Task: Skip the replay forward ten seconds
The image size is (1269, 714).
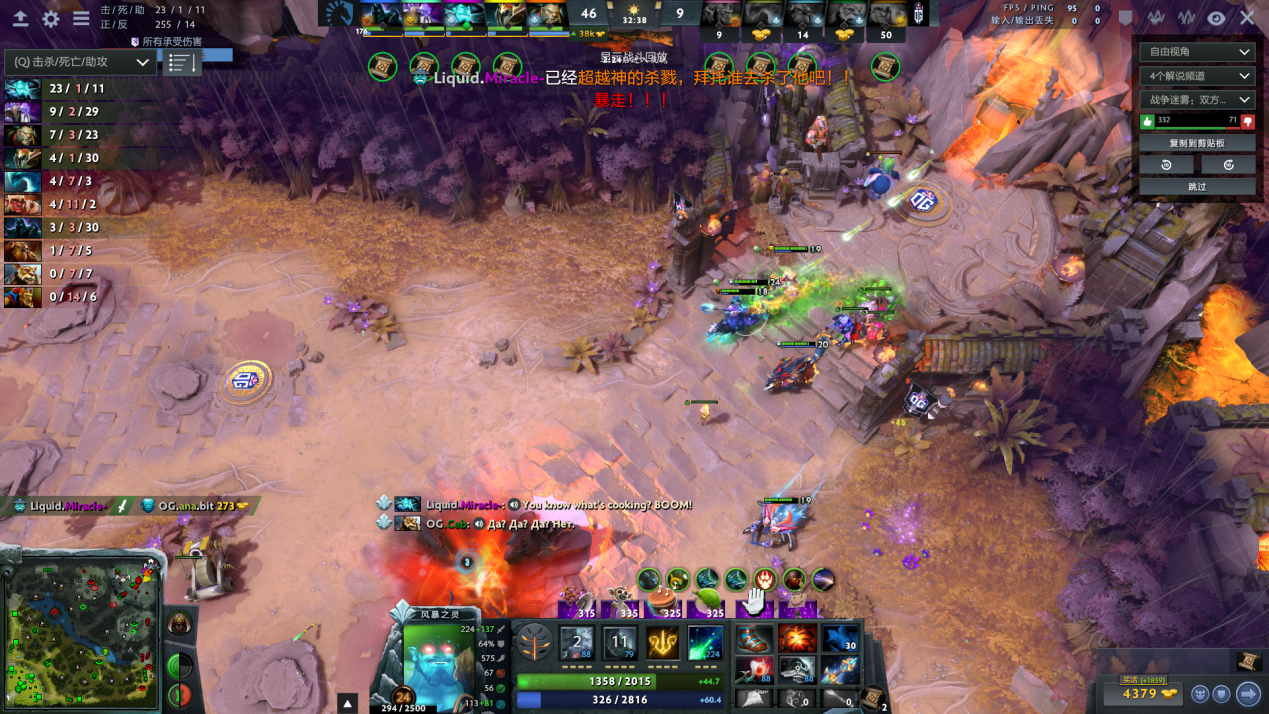Action: pos(1228,165)
